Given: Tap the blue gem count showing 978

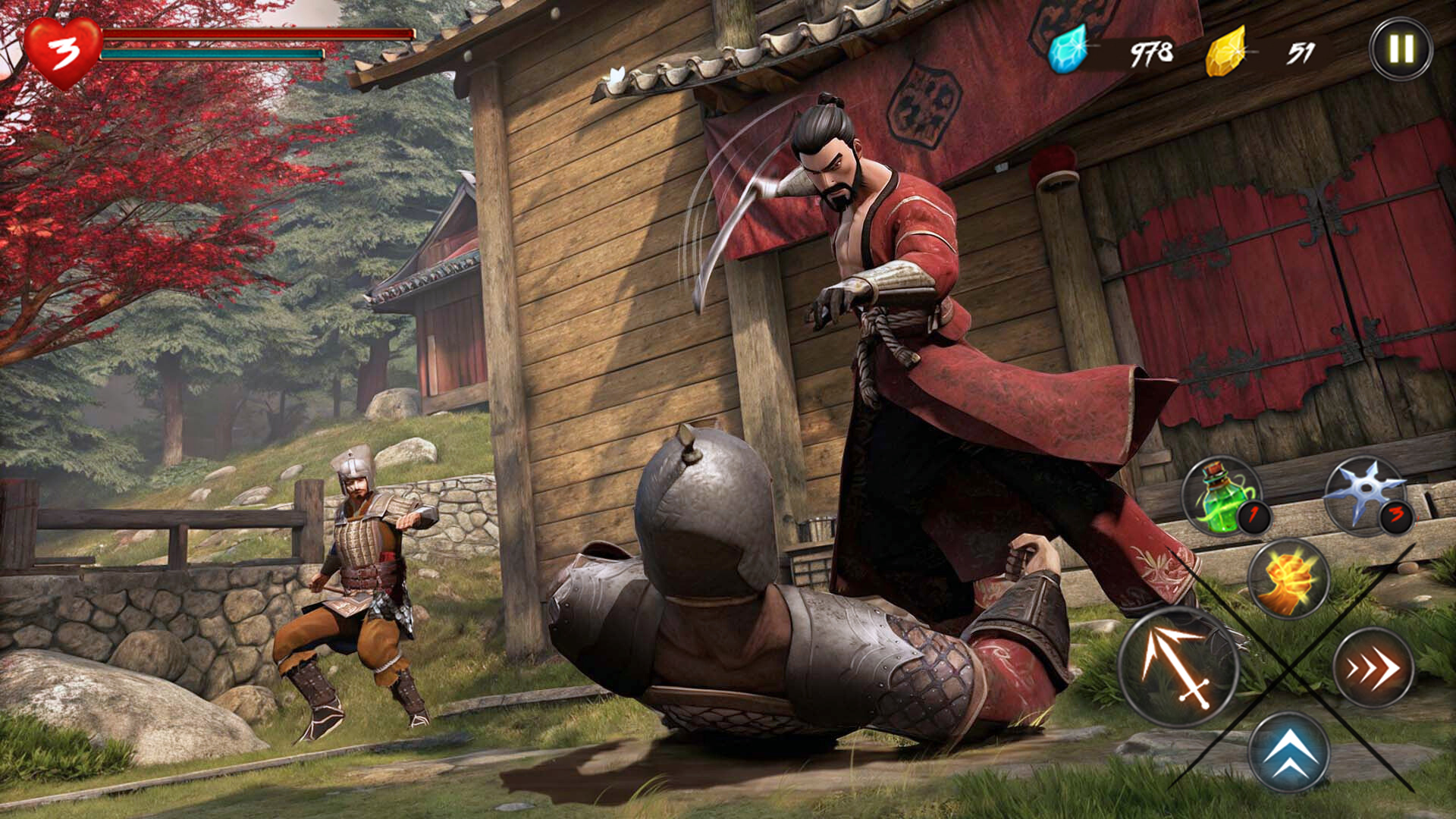Looking at the screenshot, I should (1153, 53).
